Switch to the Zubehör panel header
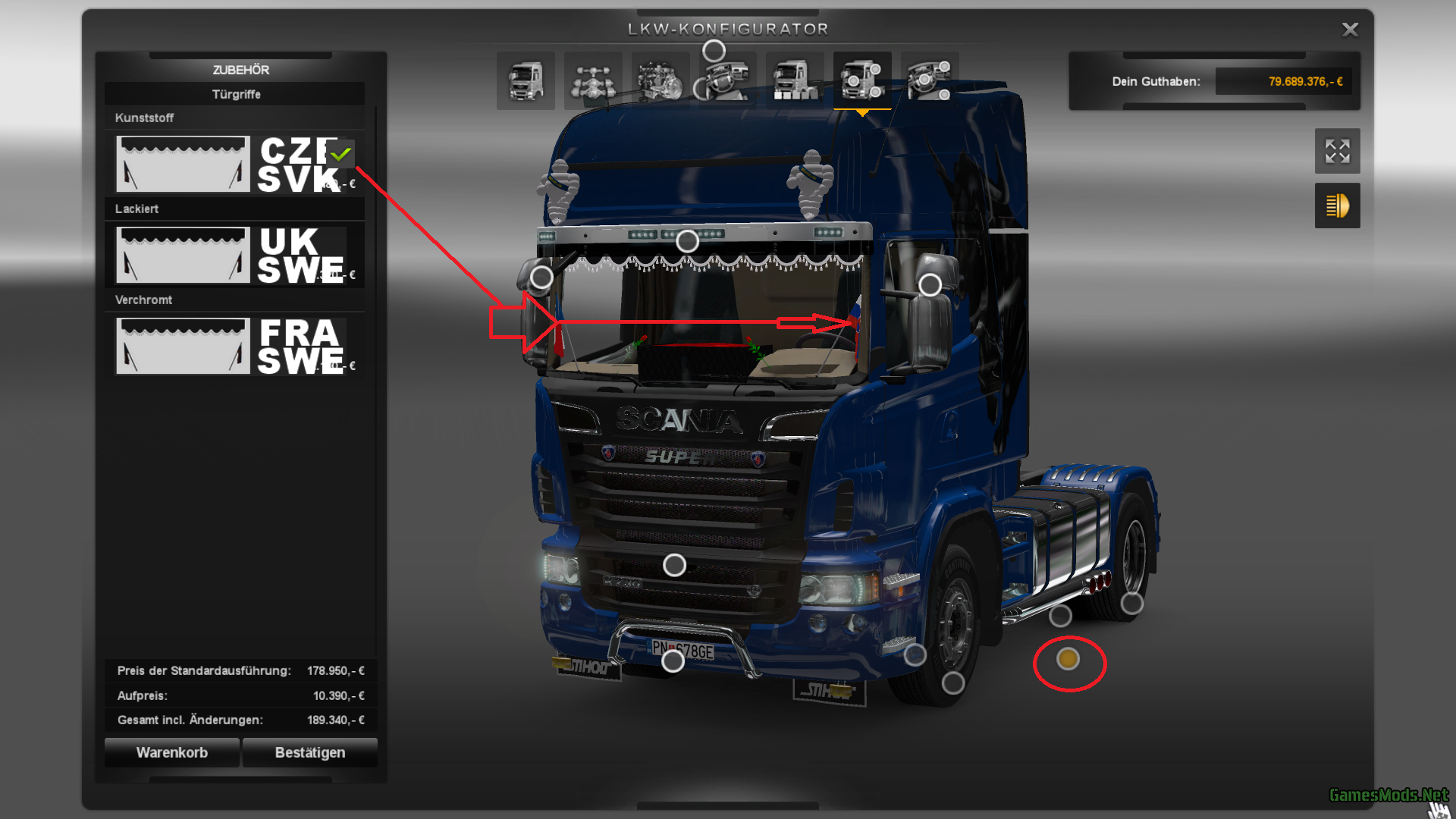Image resolution: width=1456 pixels, height=819 pixels. (241, 69)
